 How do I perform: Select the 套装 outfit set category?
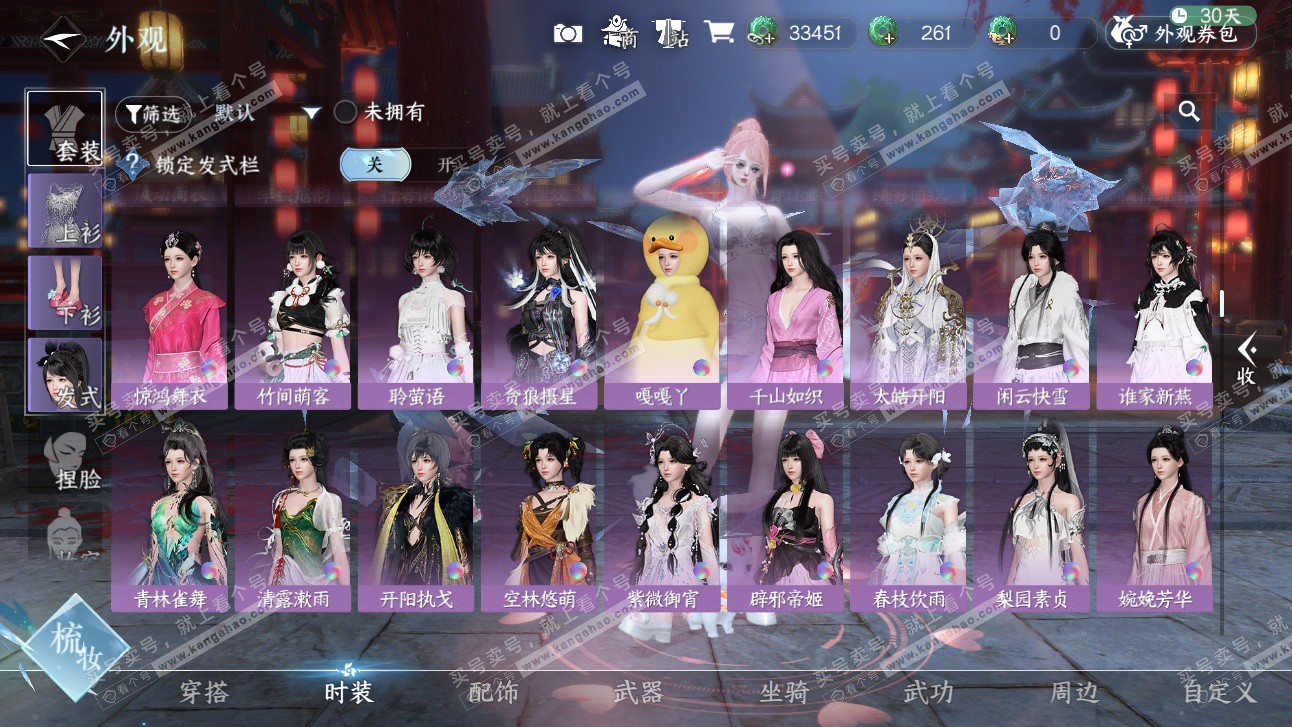tap(65, 129)
